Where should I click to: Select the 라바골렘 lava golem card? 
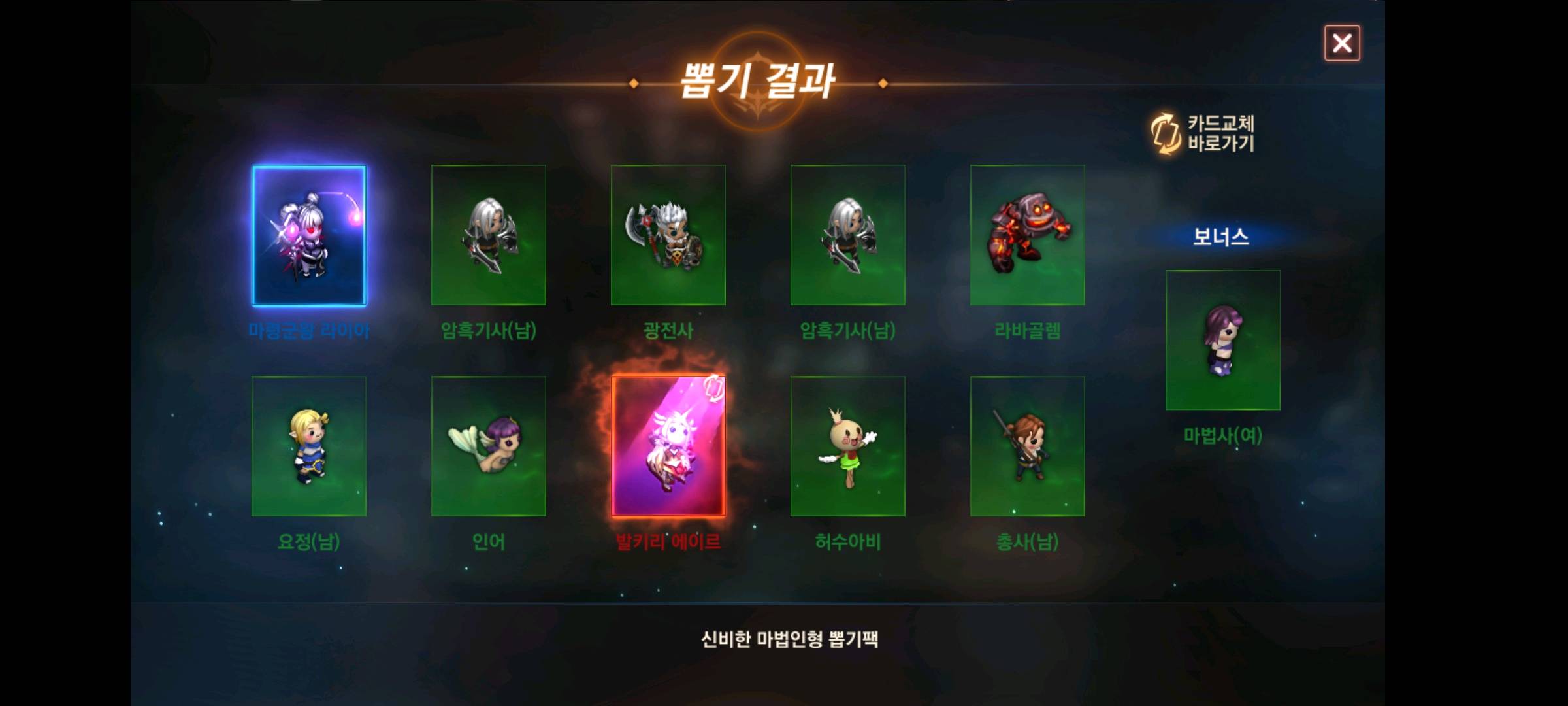(1027, 235)
